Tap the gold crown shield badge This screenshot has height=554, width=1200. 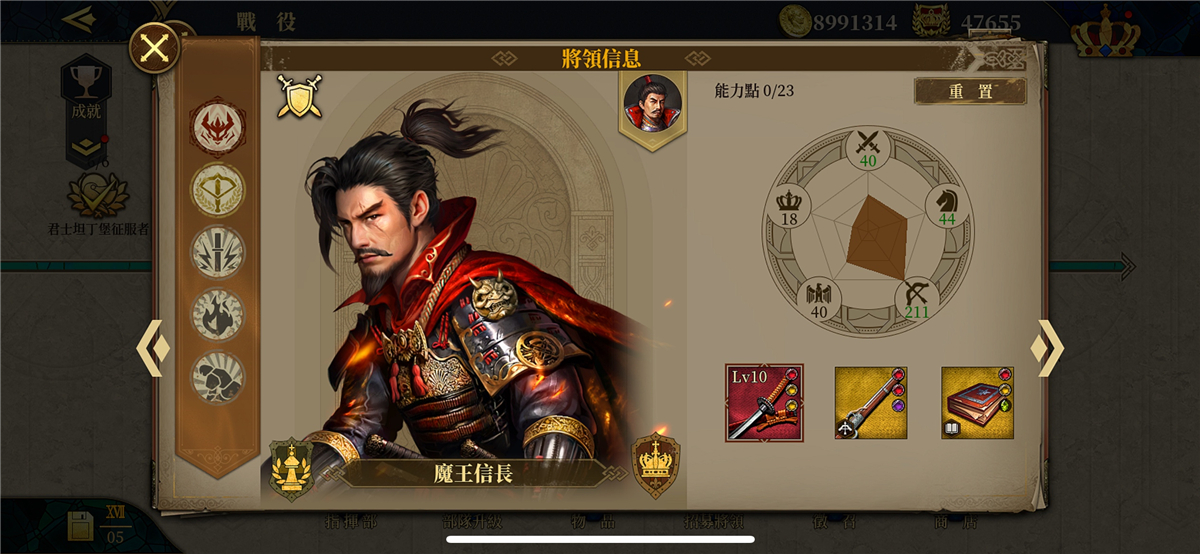pos(656,464)
